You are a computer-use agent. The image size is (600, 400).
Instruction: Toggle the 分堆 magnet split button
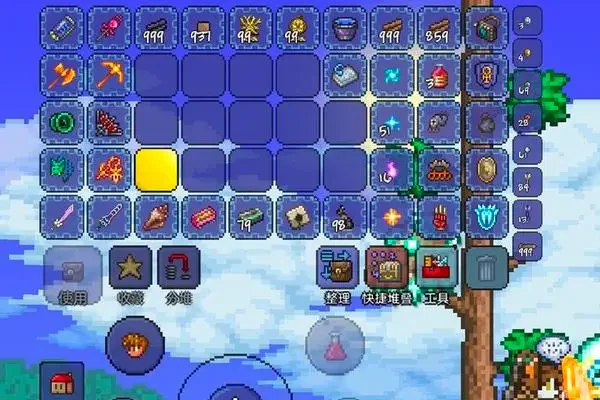(179, 270)
